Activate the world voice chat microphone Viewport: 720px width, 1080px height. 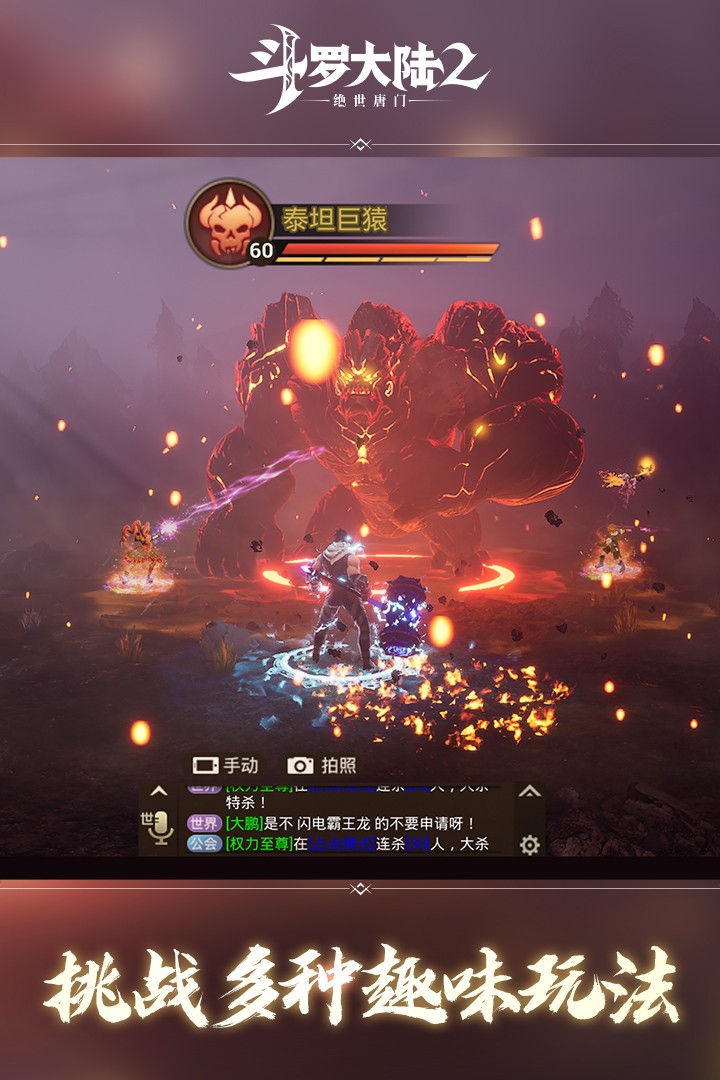pyautogui.click(x=158, y=828)
